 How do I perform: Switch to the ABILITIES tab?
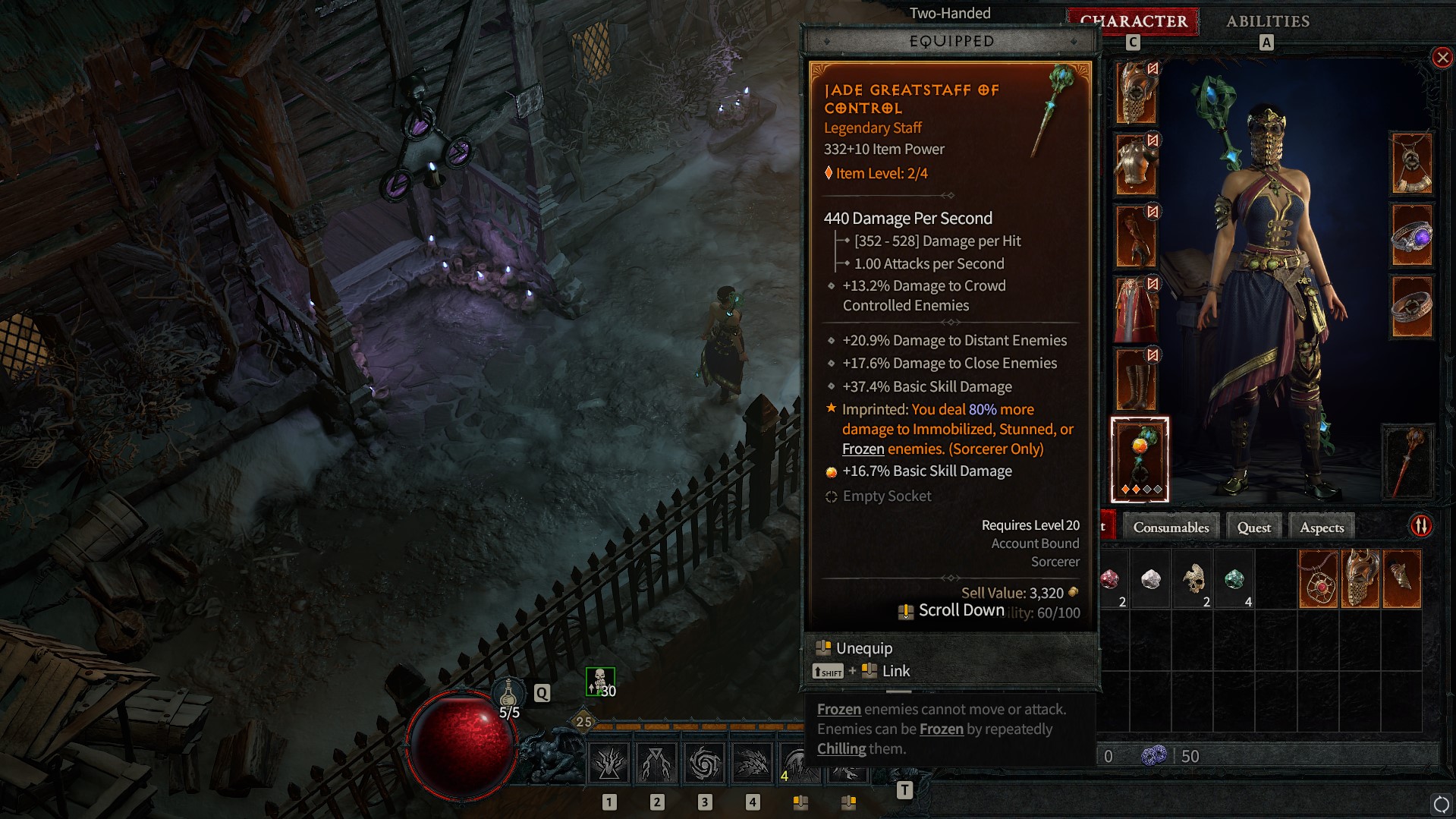[x=1267, y=21]
